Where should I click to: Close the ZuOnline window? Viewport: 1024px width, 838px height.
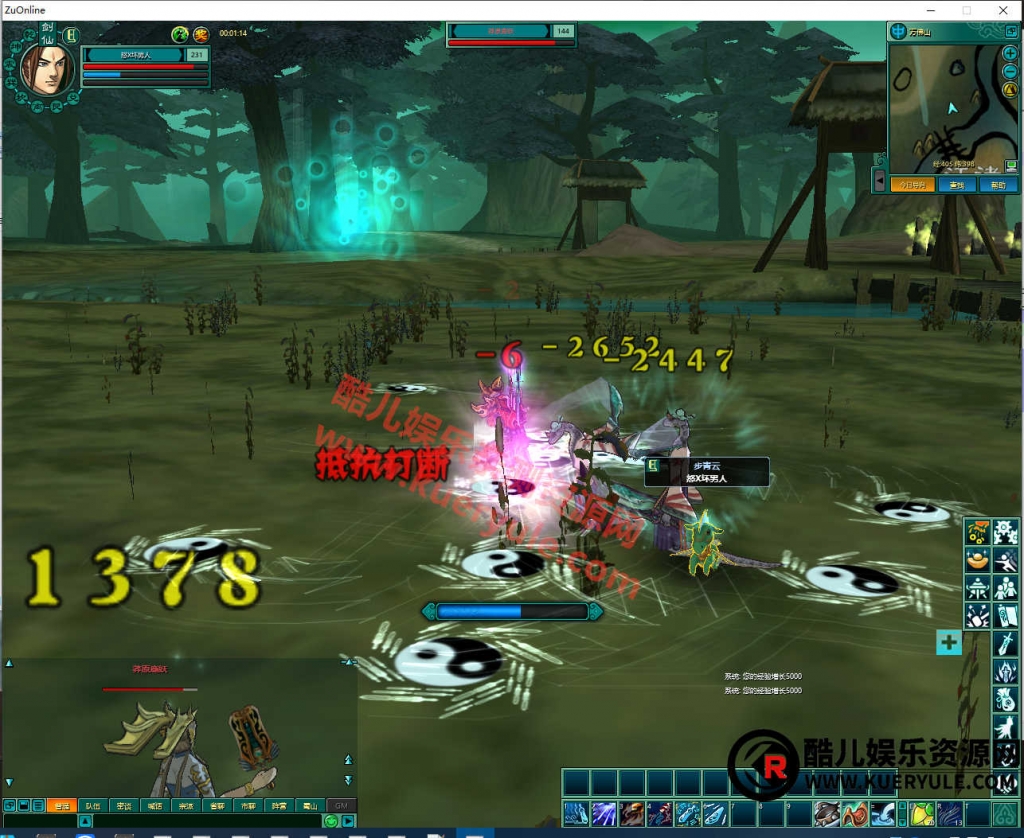pos(1001,10)
